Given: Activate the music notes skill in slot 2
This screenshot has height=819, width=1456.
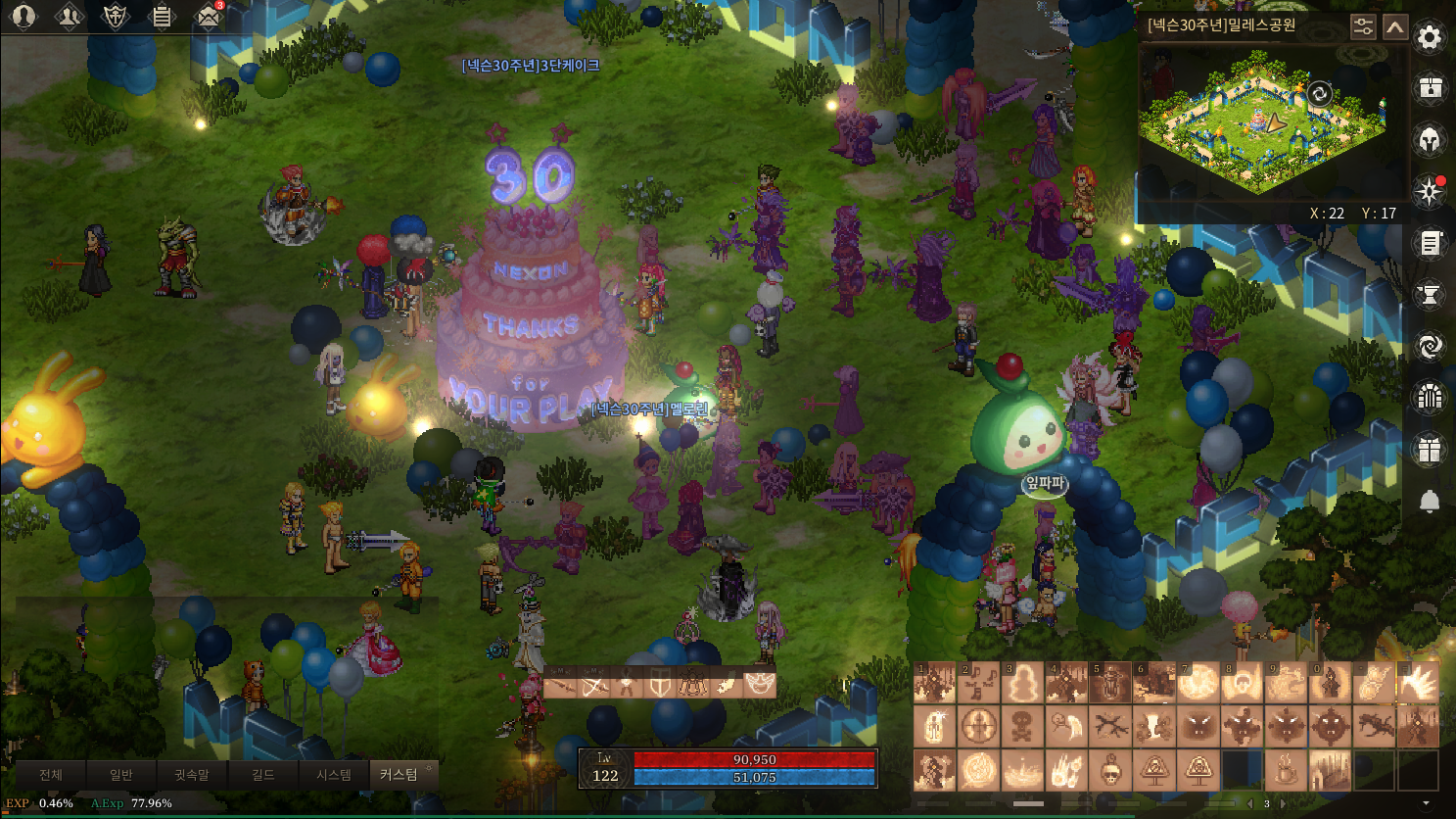Looking at the screenshot, I should tap(978, 684).
